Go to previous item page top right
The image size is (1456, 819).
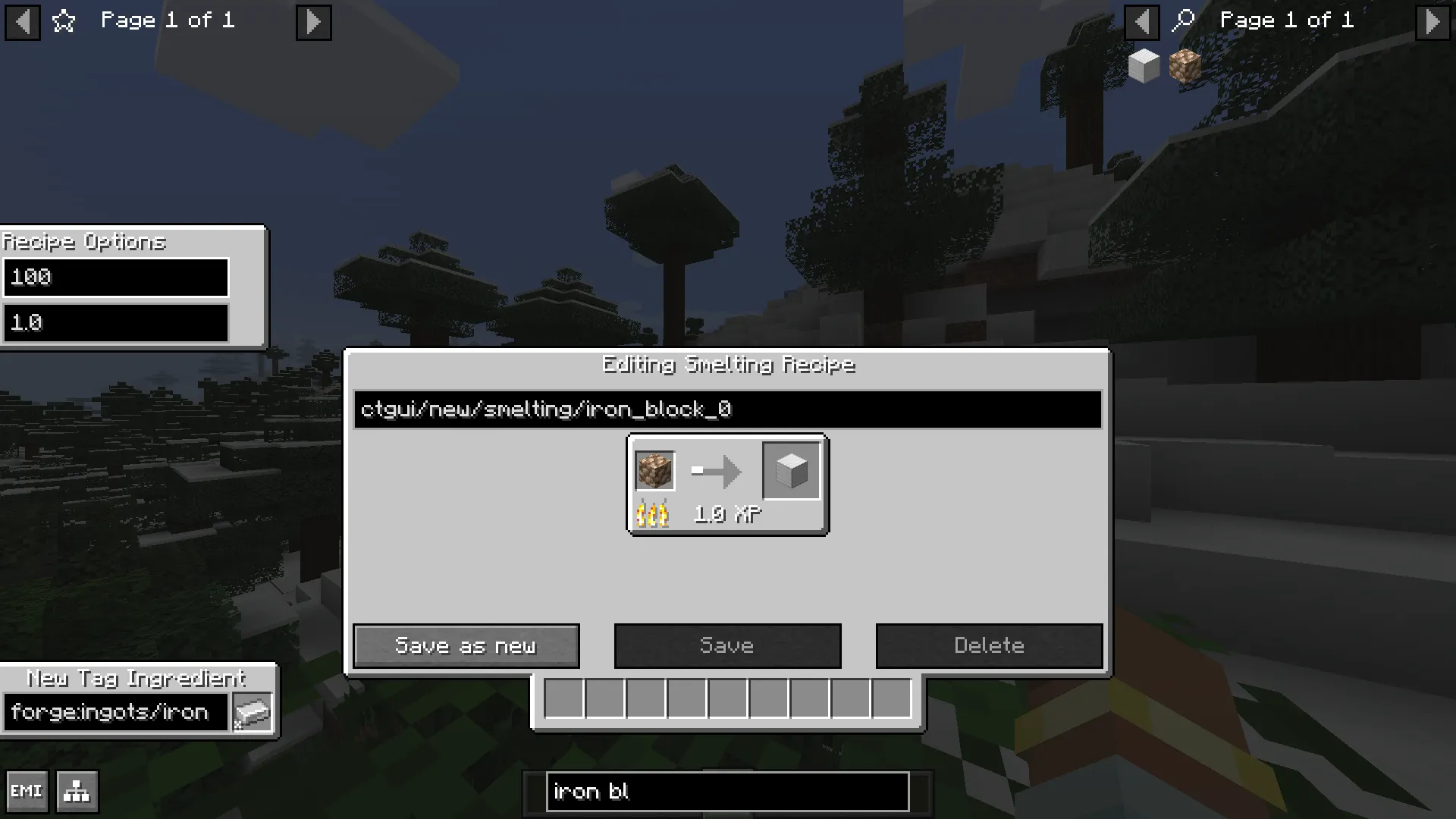(x=1142, y=23)
